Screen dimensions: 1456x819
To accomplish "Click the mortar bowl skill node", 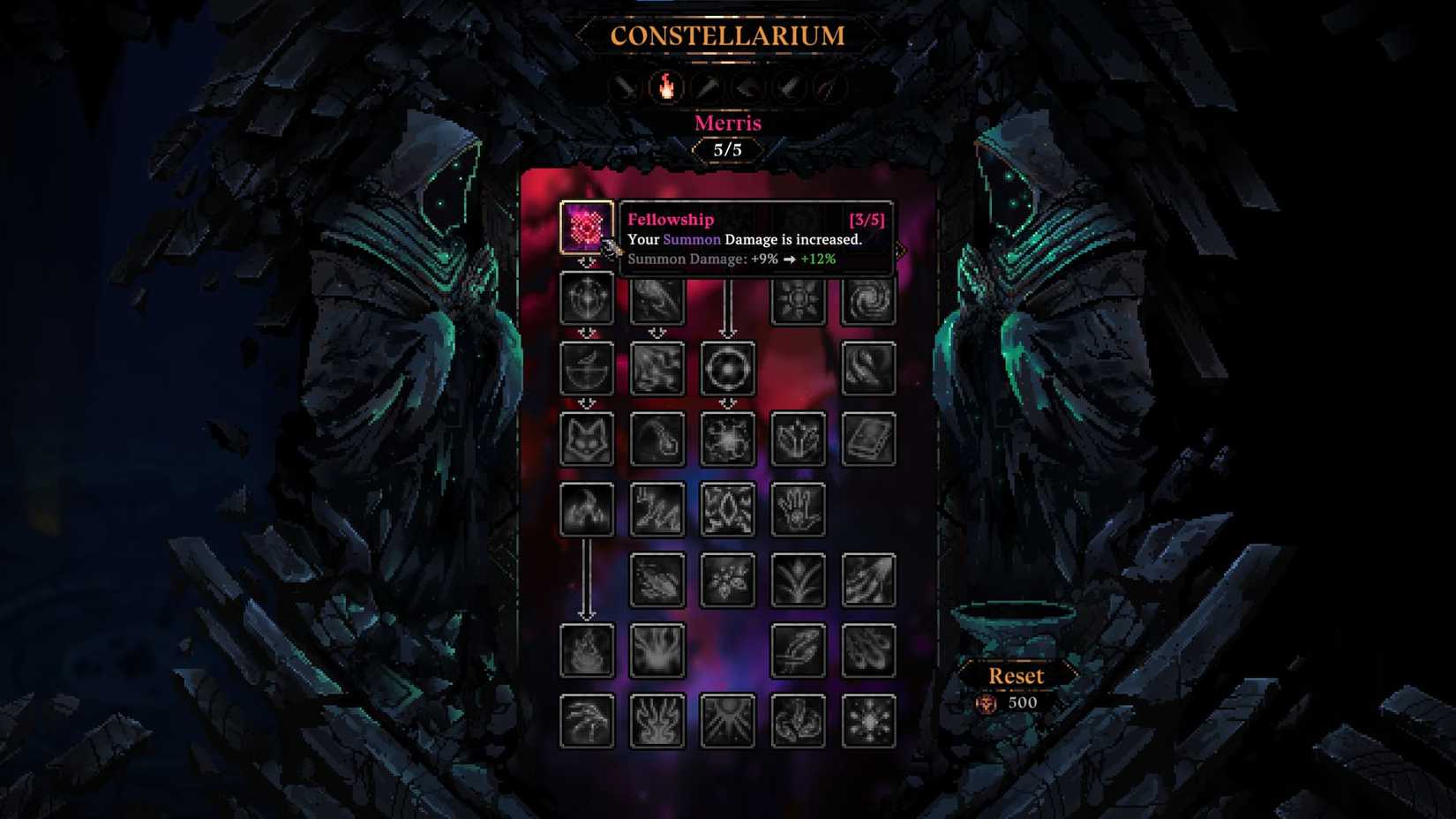I will point(588,368).
